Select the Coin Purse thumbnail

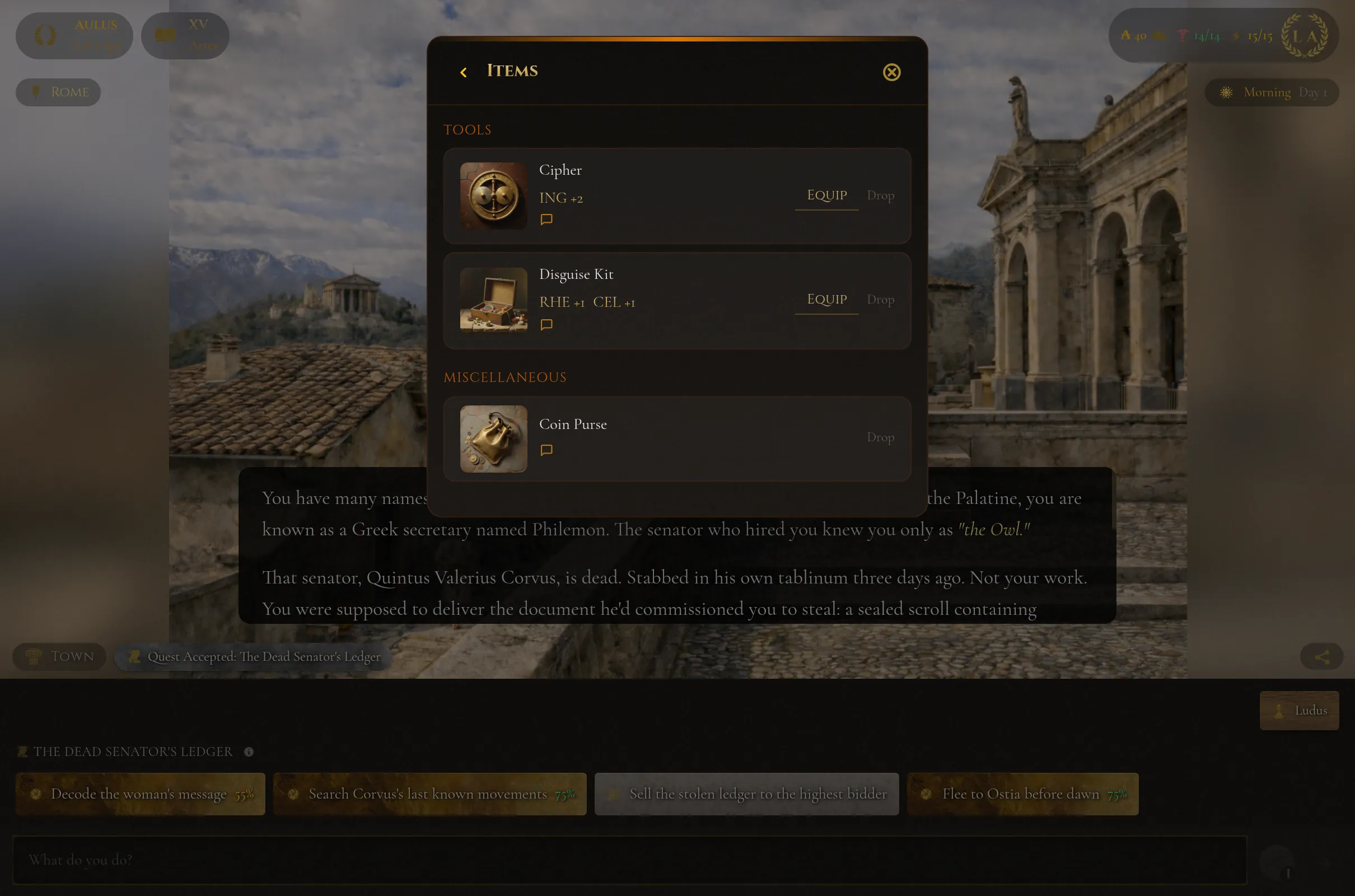click(493, 439)
